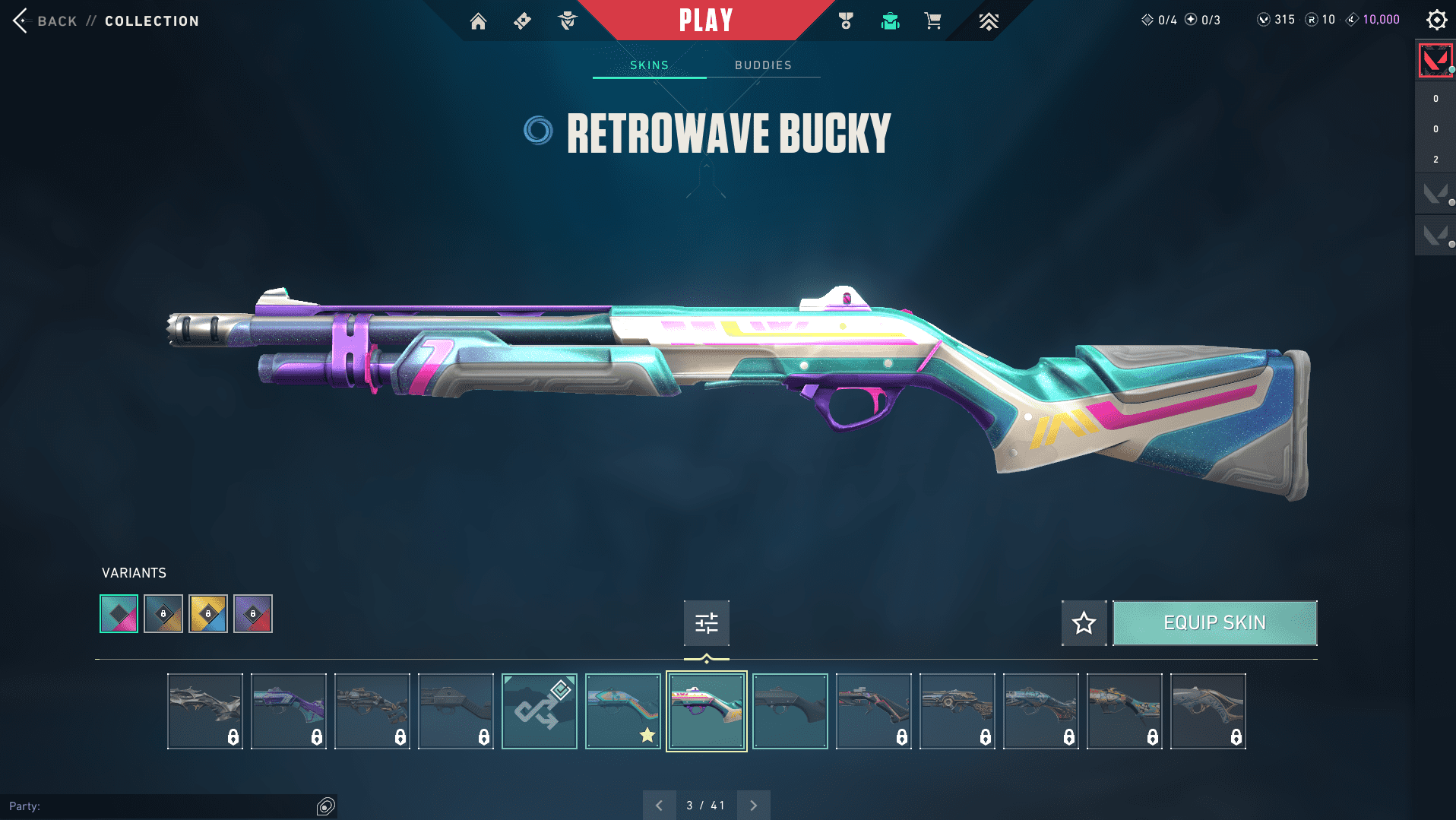Pick the locked purple and red variant
The image size is (1456, 820).
click(253, 614)
